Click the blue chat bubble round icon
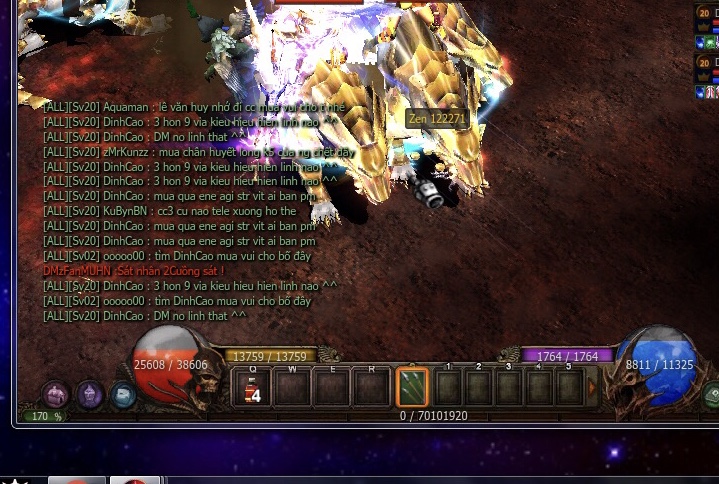 click(x=123, y=395)
